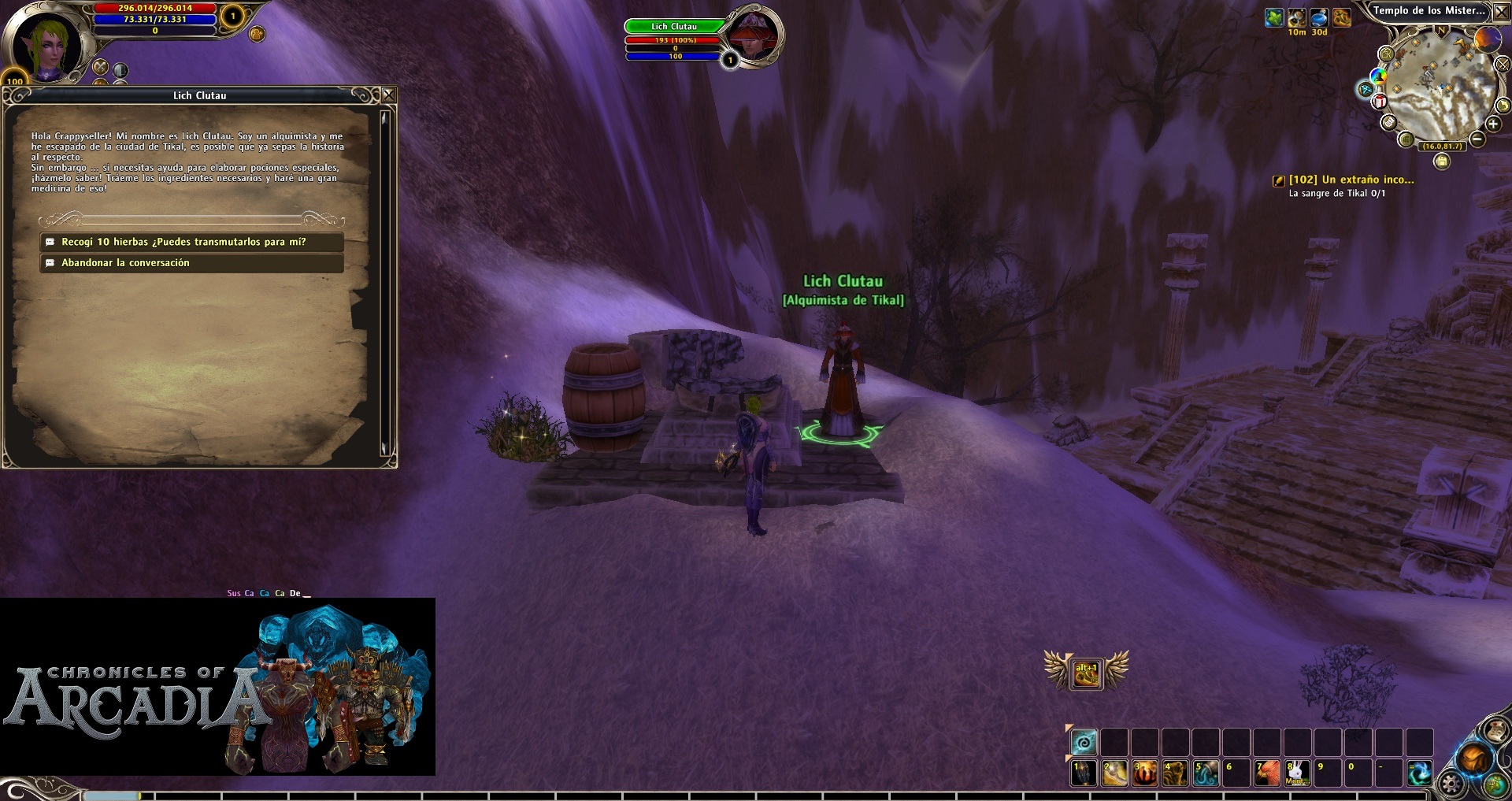Click the green leaf buff icon

1273,17
